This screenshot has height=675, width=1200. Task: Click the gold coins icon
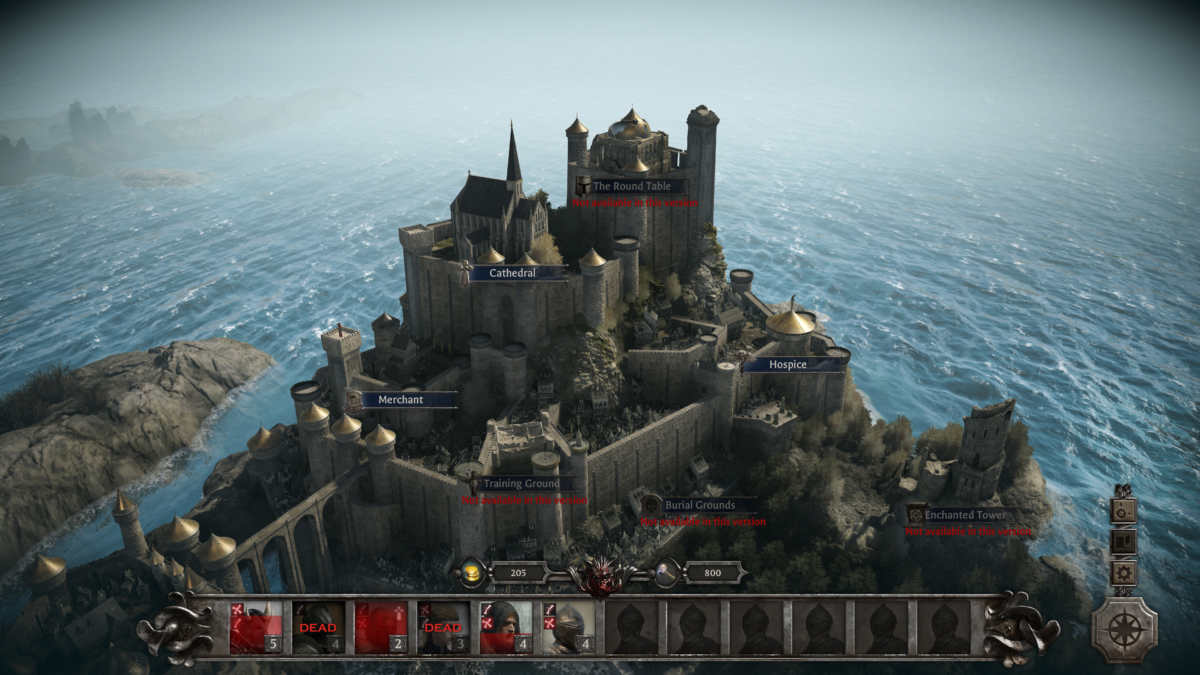pos(472,573)
